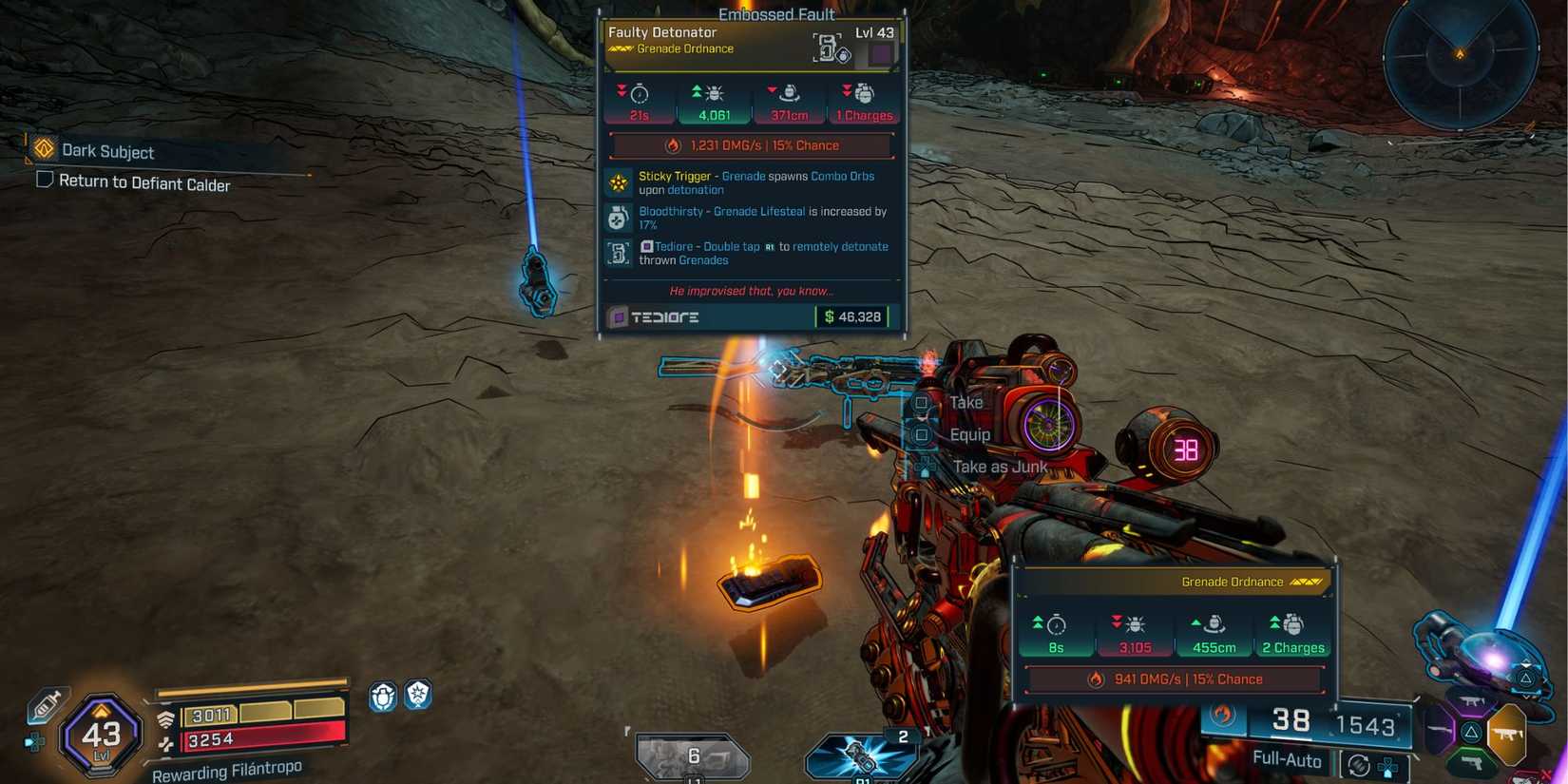
Task: Select the green pistol slot on the weapon wheel
Action: tap(1472, 762)
